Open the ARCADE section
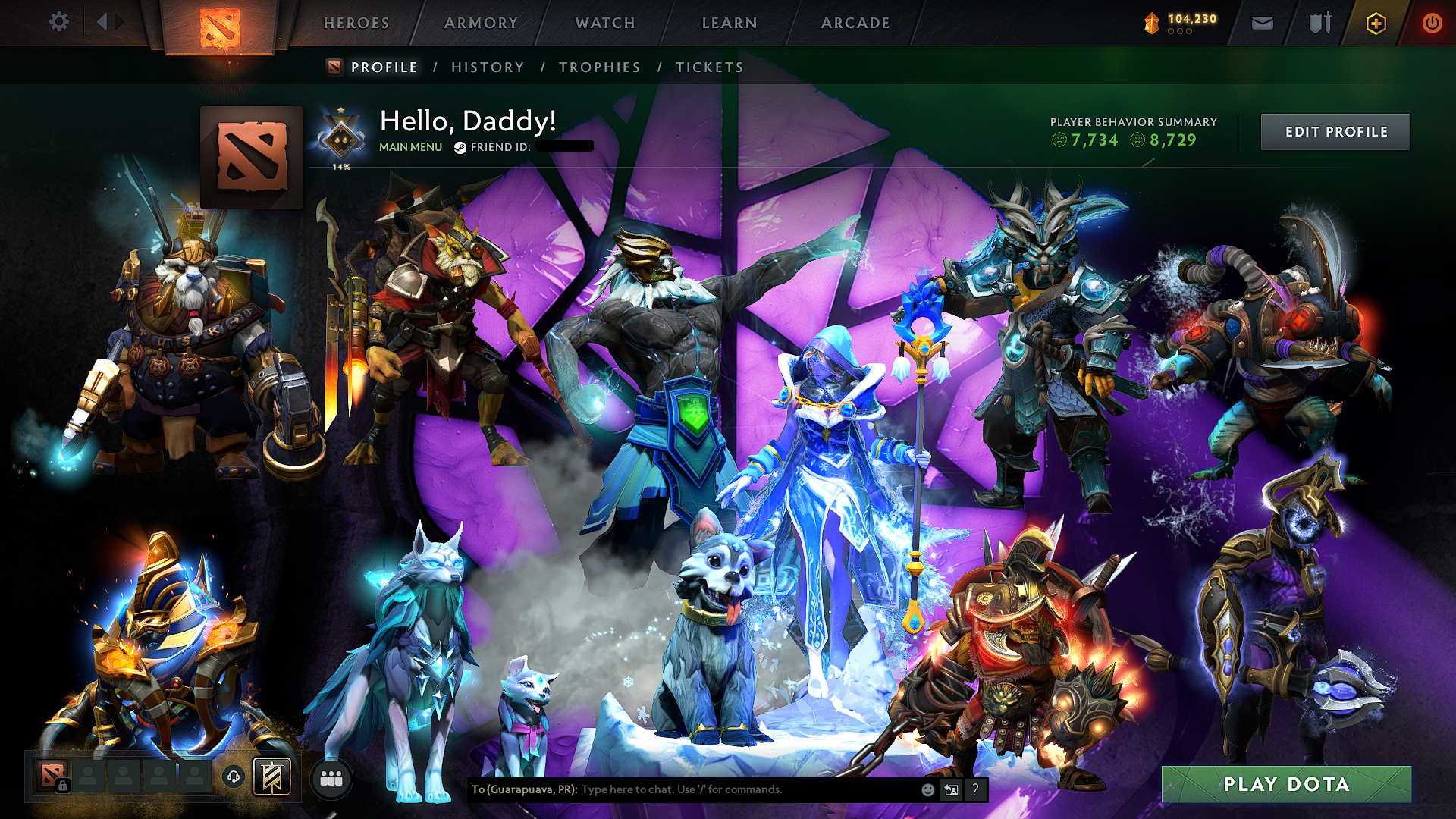Image resolution: width=1456 pixels, height=819 pixels. [855, 23]
